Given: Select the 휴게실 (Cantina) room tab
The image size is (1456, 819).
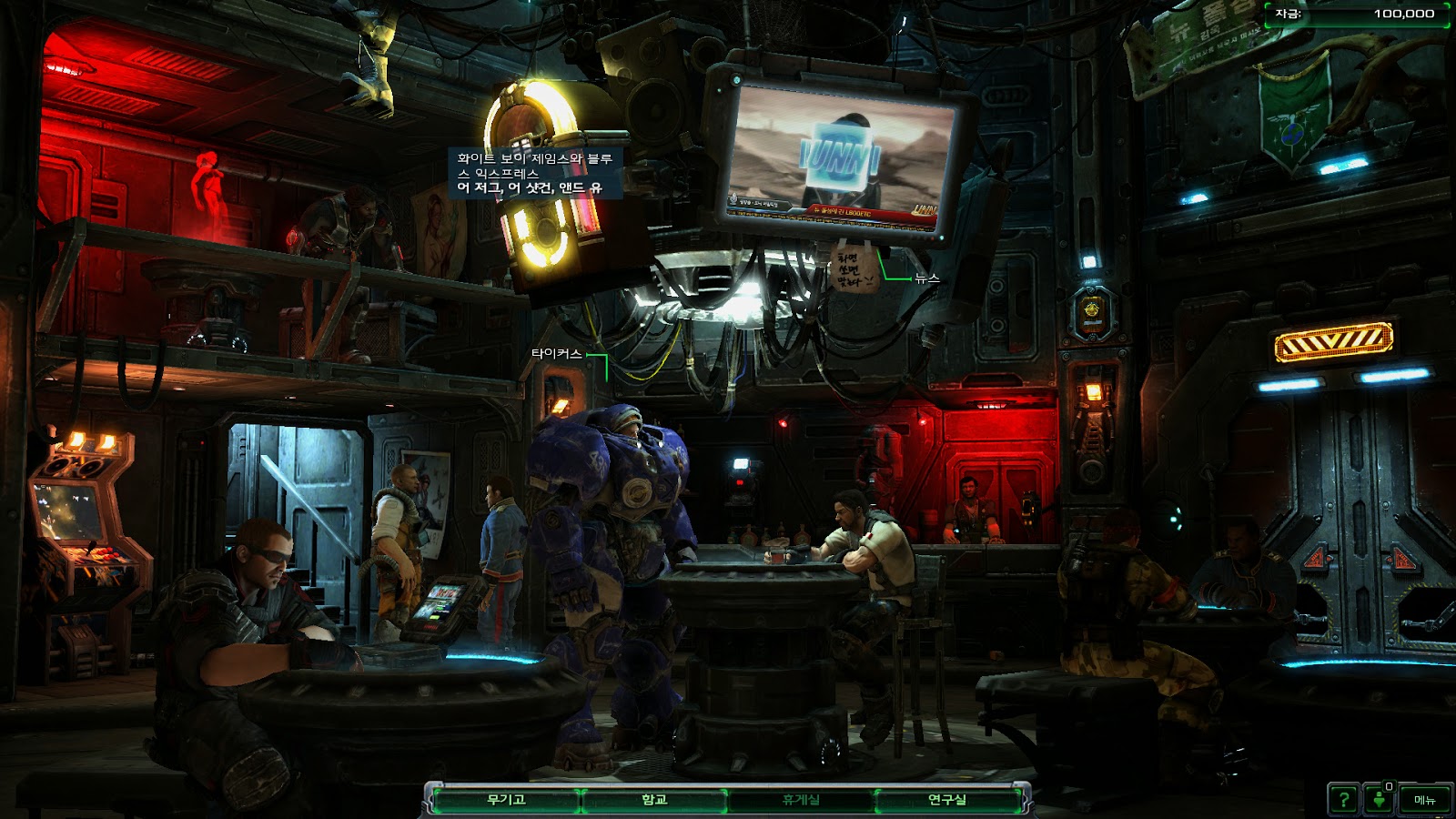Looking at the screenshot, I should [801, 800].
